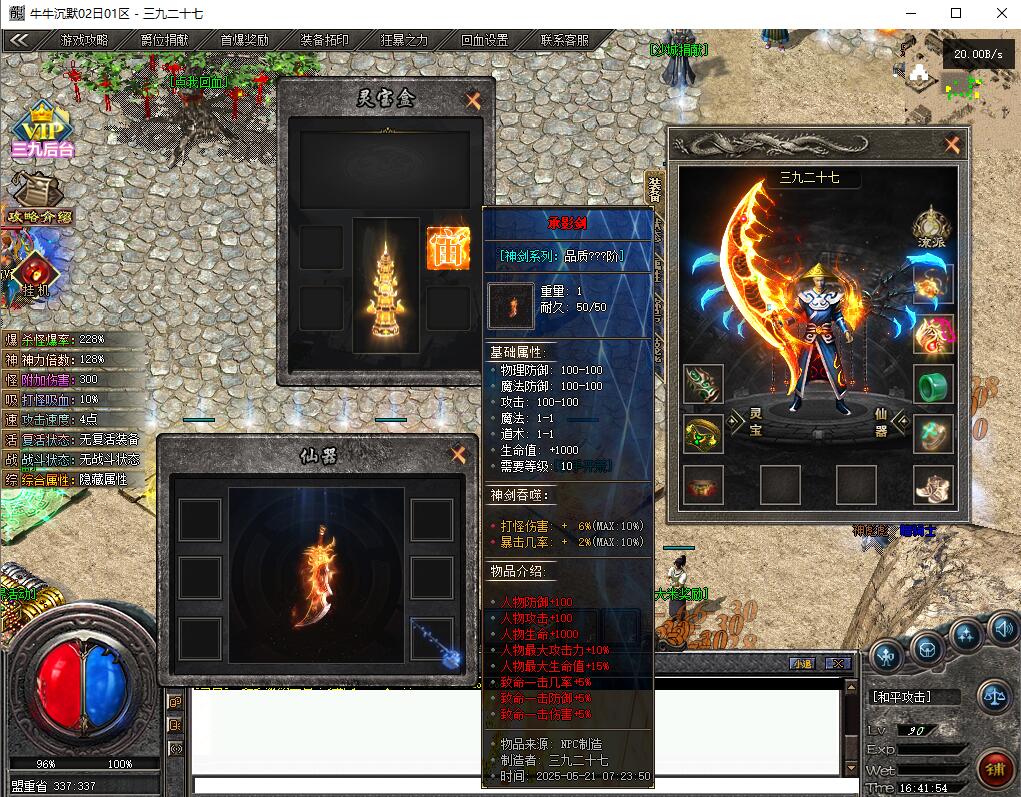Open the 爵位捐献 menu
Viewport: 1021px width, 797px height.
(x=164, y=41)
